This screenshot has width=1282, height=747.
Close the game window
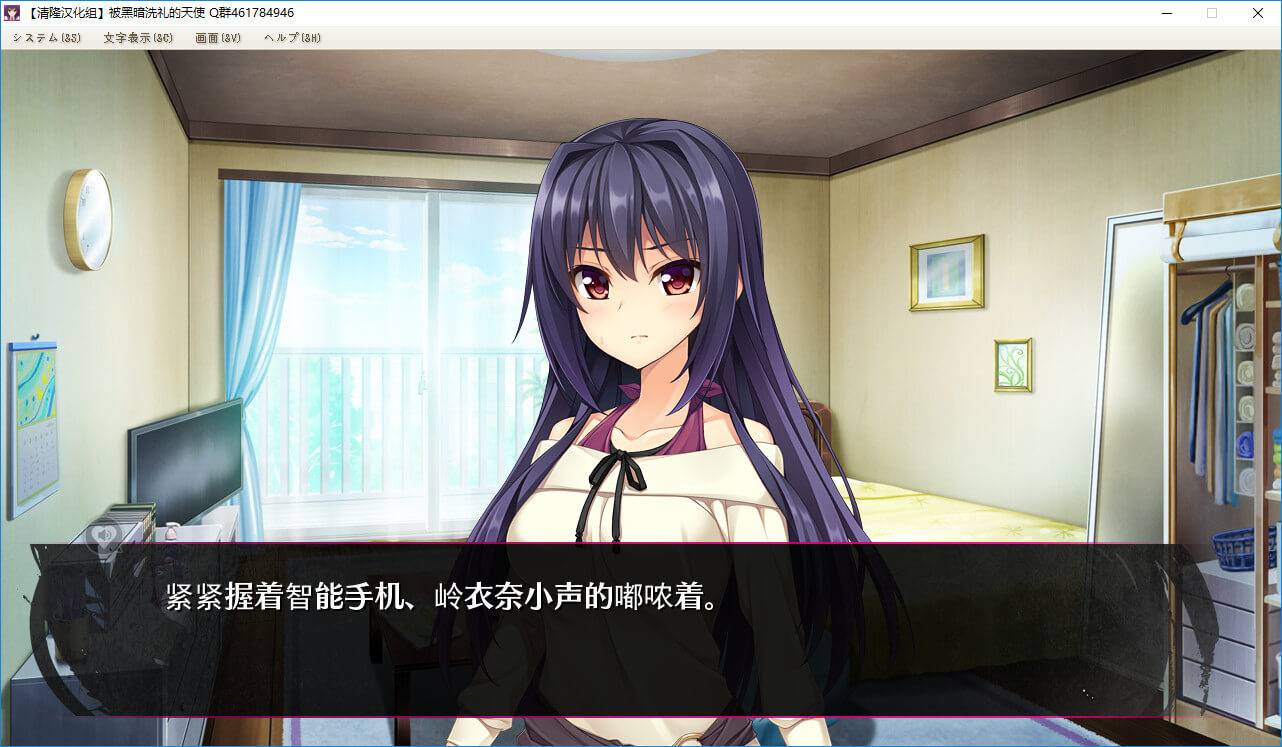pyautogui.click(x=1258, y=13)
